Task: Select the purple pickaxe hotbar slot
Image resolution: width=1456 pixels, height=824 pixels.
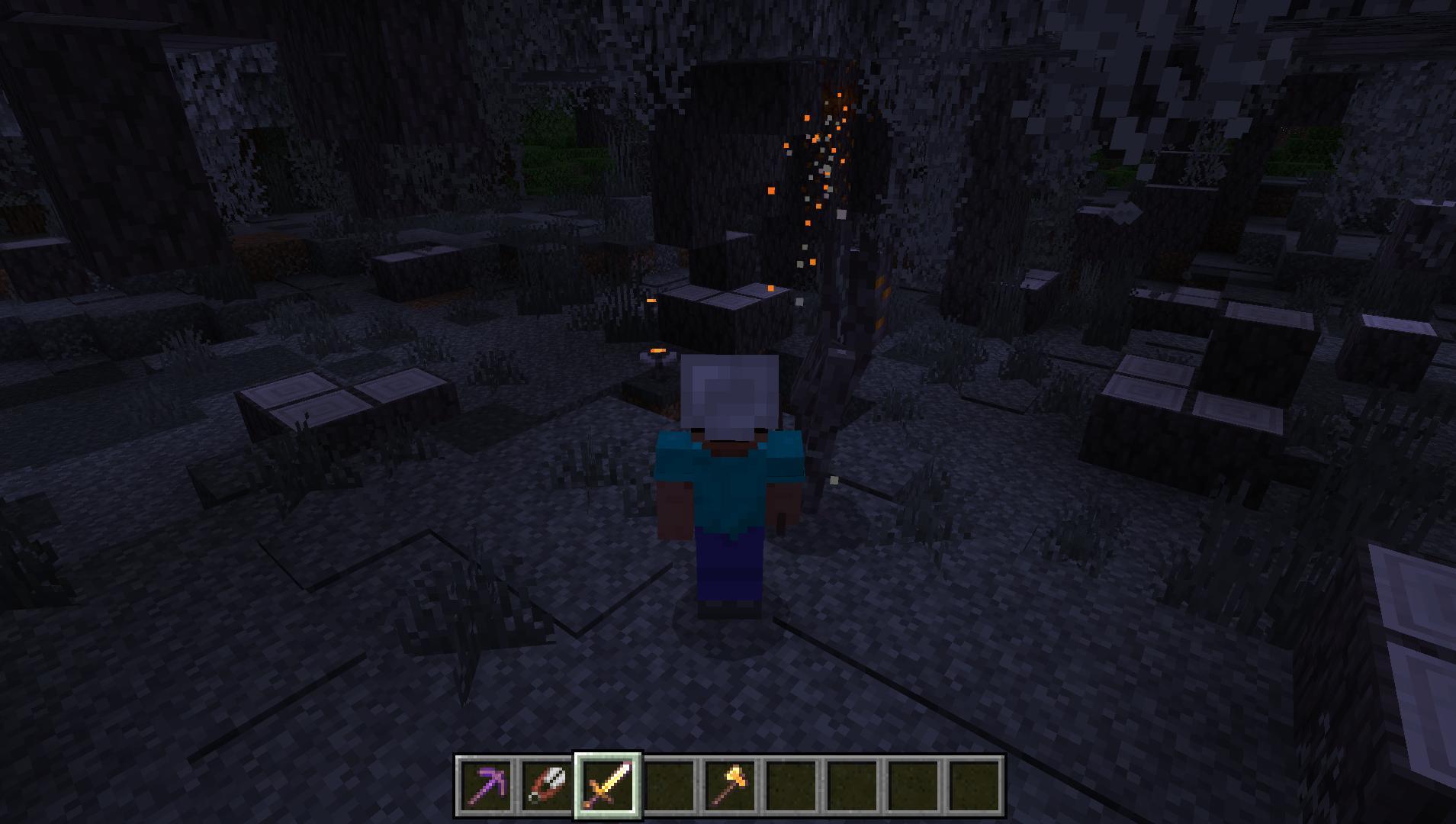Action: tap(486, 786)
